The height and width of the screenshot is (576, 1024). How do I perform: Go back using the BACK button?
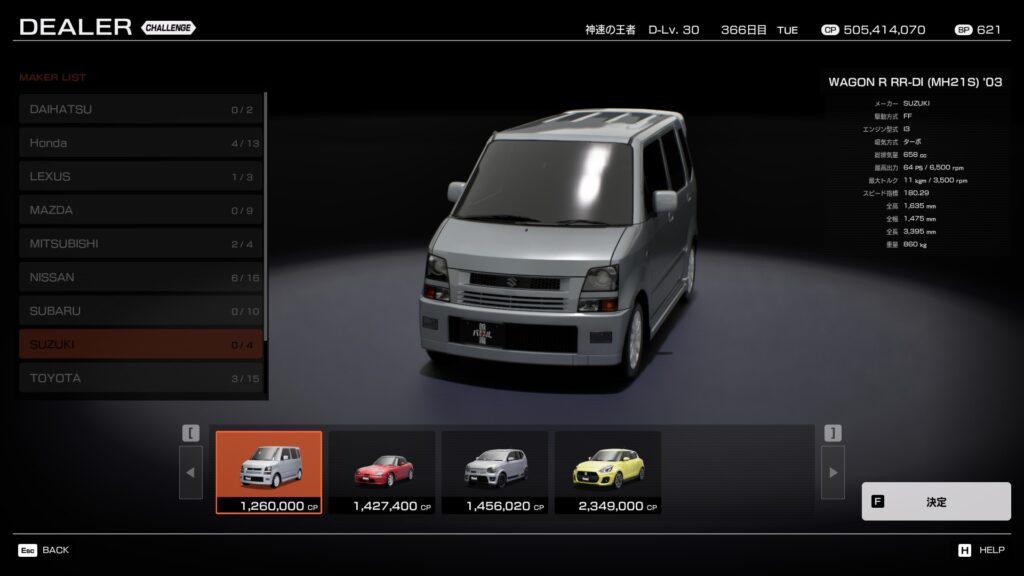click(44, 550)
